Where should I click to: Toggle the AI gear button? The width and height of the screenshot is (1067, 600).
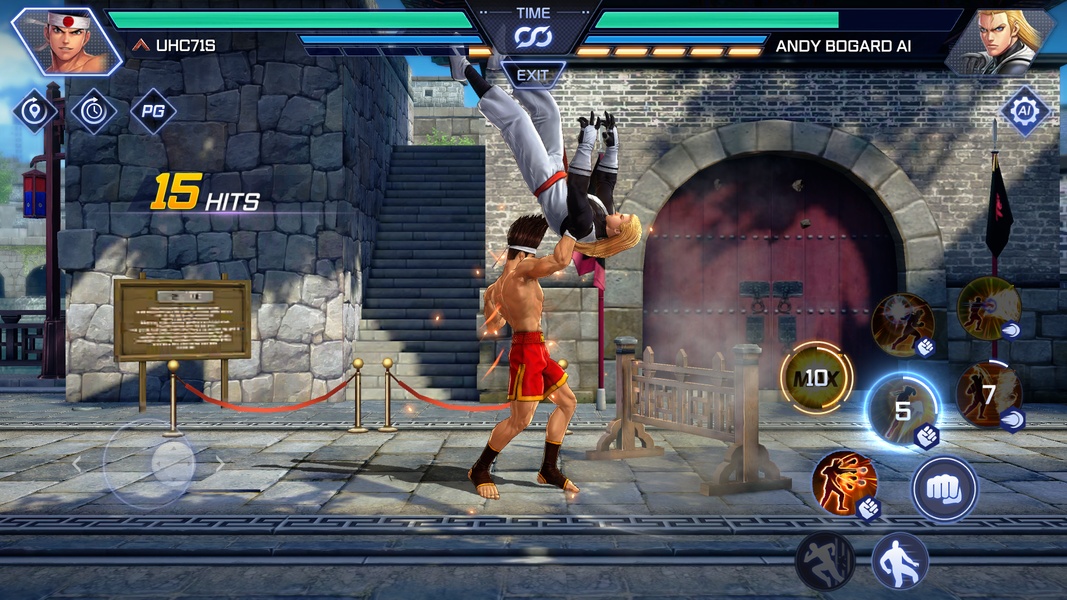coord(1024,110)
